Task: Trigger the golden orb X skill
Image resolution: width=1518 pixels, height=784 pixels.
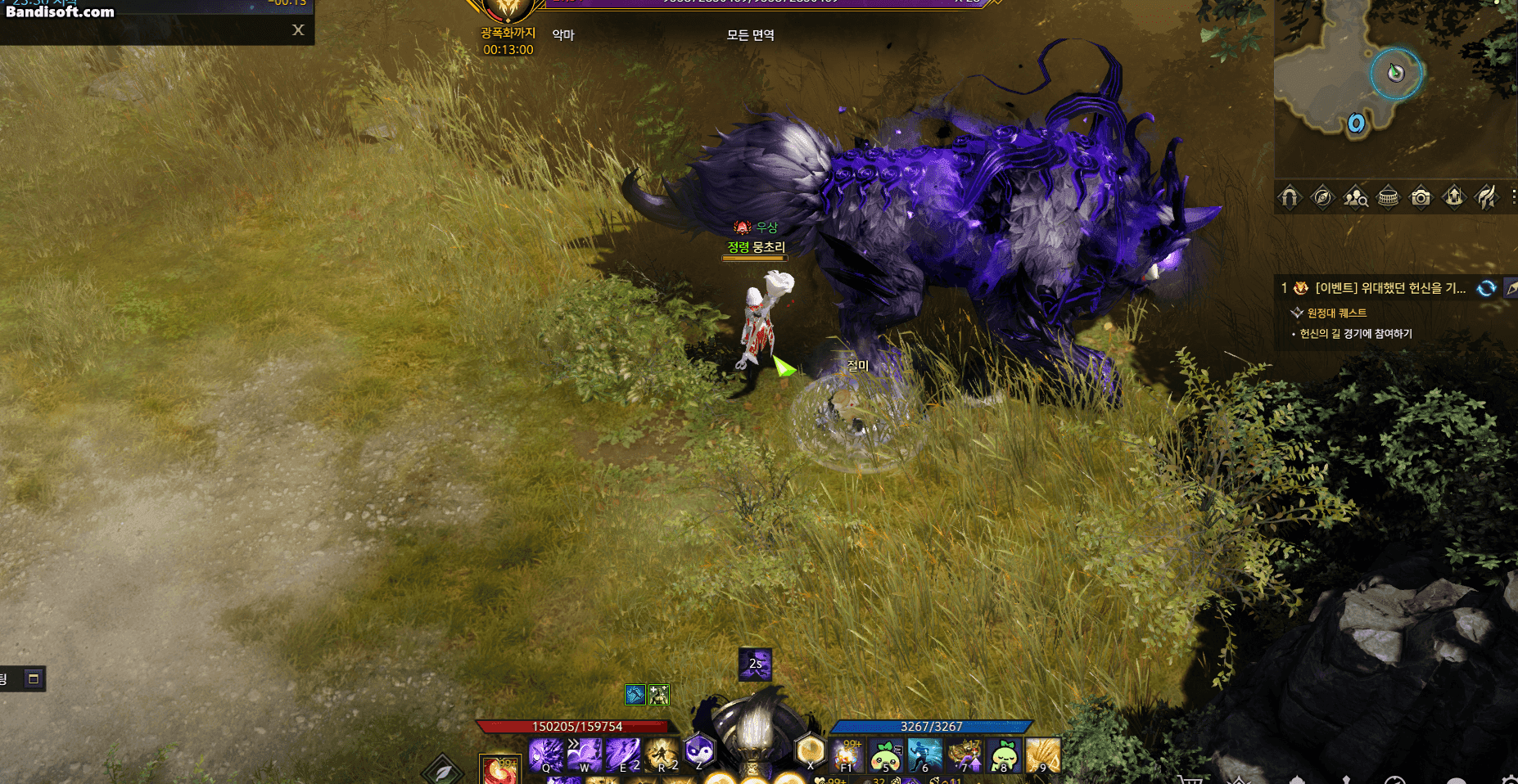Action: click(x=810, y=750)
